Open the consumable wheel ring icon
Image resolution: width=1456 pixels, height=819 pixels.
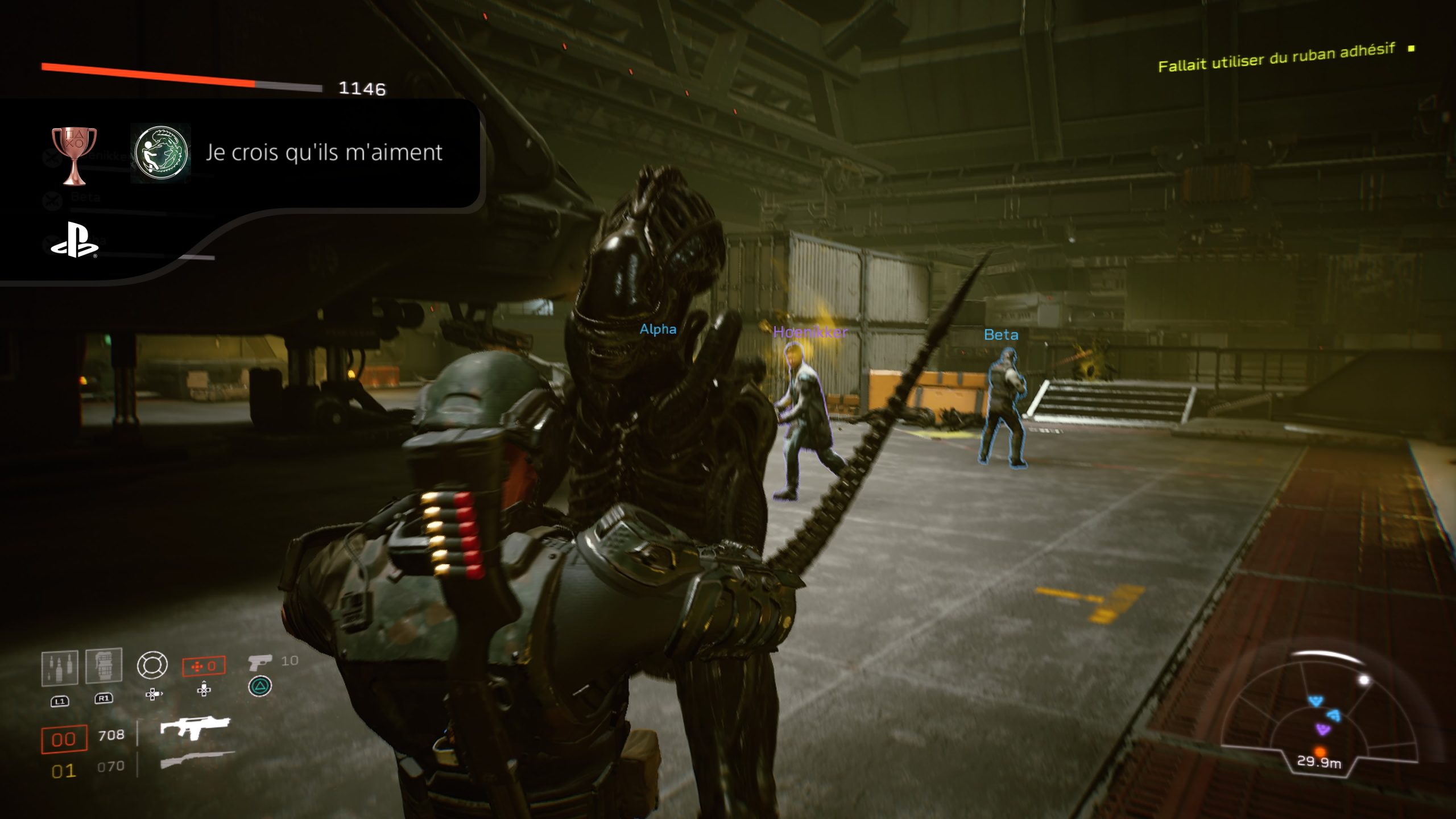click(x=152, y=665)
